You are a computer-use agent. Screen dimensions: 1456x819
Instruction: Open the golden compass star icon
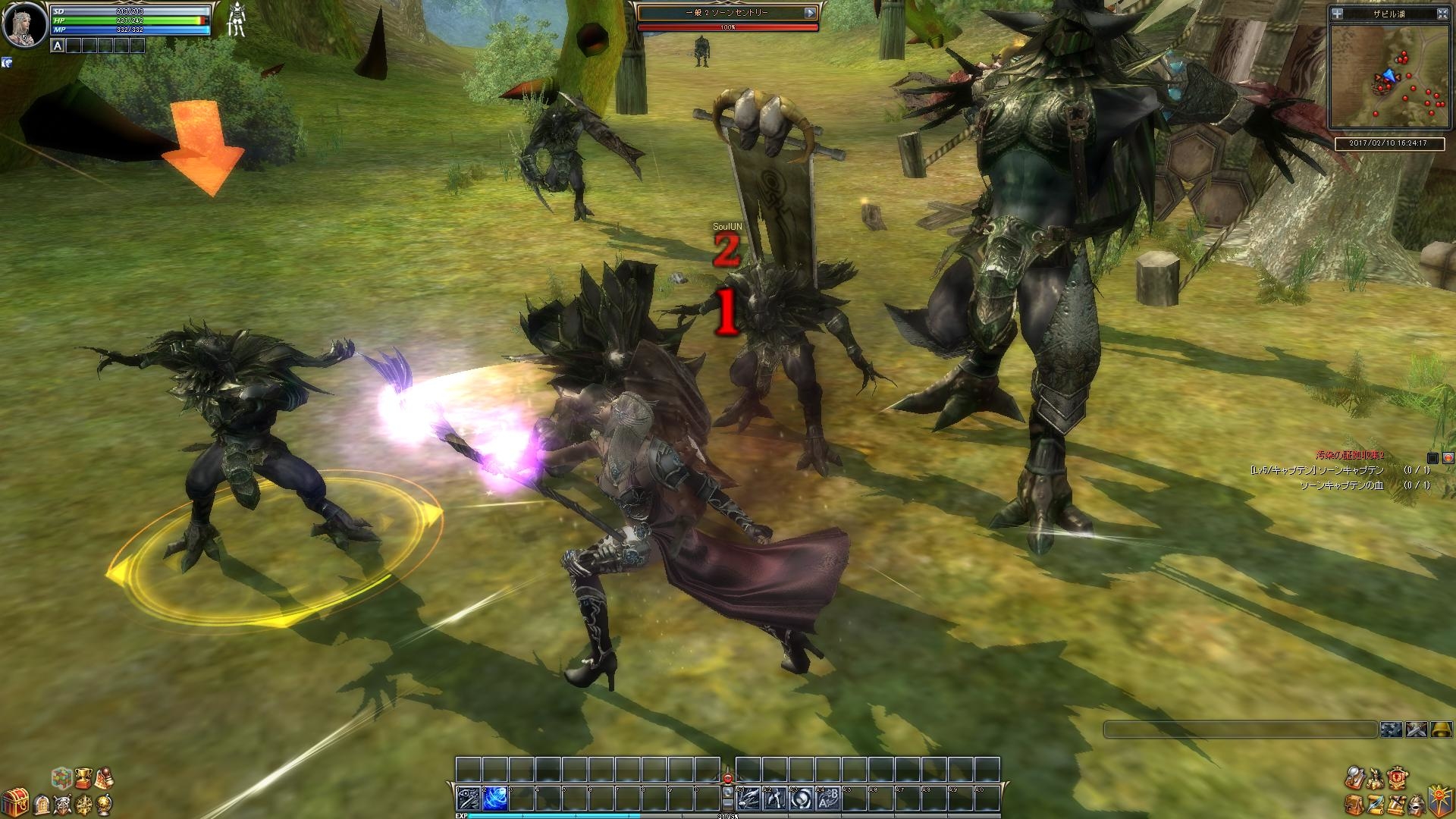86,802
